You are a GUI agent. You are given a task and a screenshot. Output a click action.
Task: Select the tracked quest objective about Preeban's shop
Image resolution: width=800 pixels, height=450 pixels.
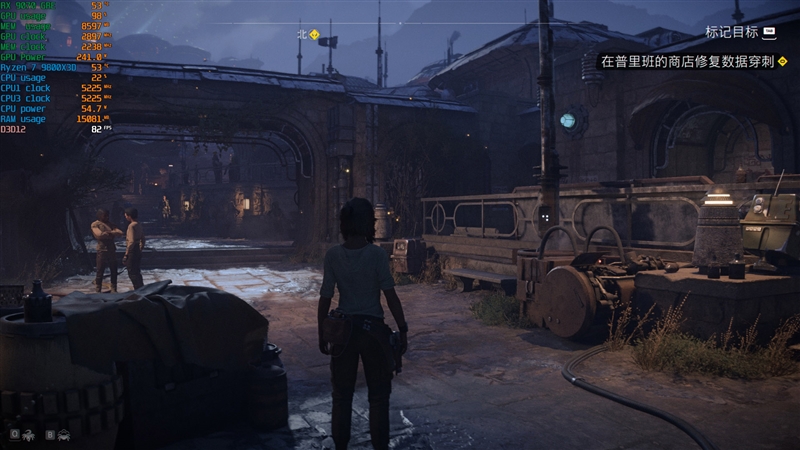click(x=686, y=61)
